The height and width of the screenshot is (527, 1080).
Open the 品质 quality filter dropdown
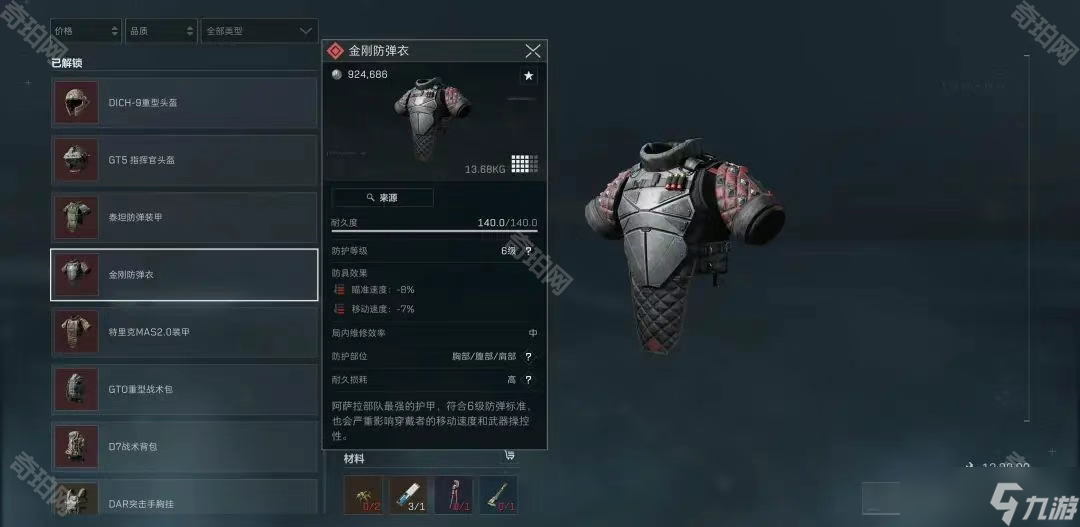pyautogui.click(x=161, y=31)
